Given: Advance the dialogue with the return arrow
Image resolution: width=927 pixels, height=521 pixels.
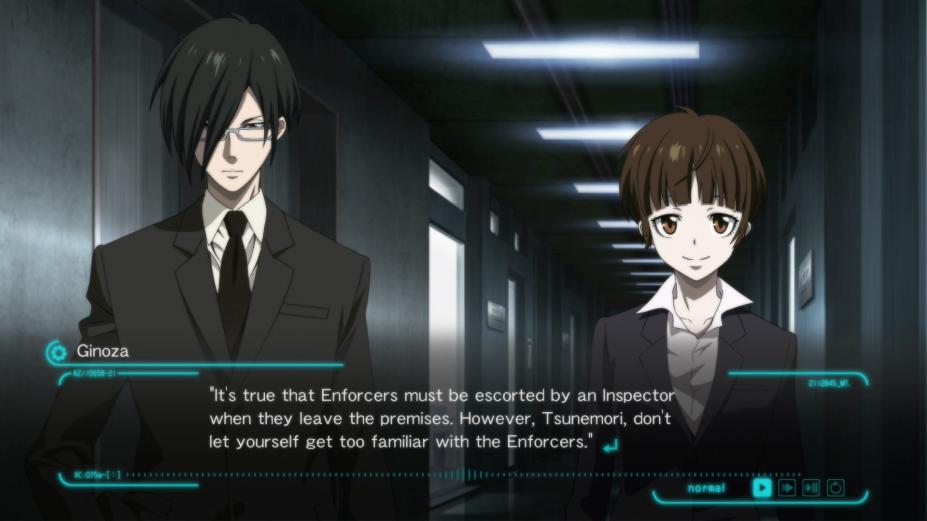Looking at the screenshot, I should [x=610, y=443].
